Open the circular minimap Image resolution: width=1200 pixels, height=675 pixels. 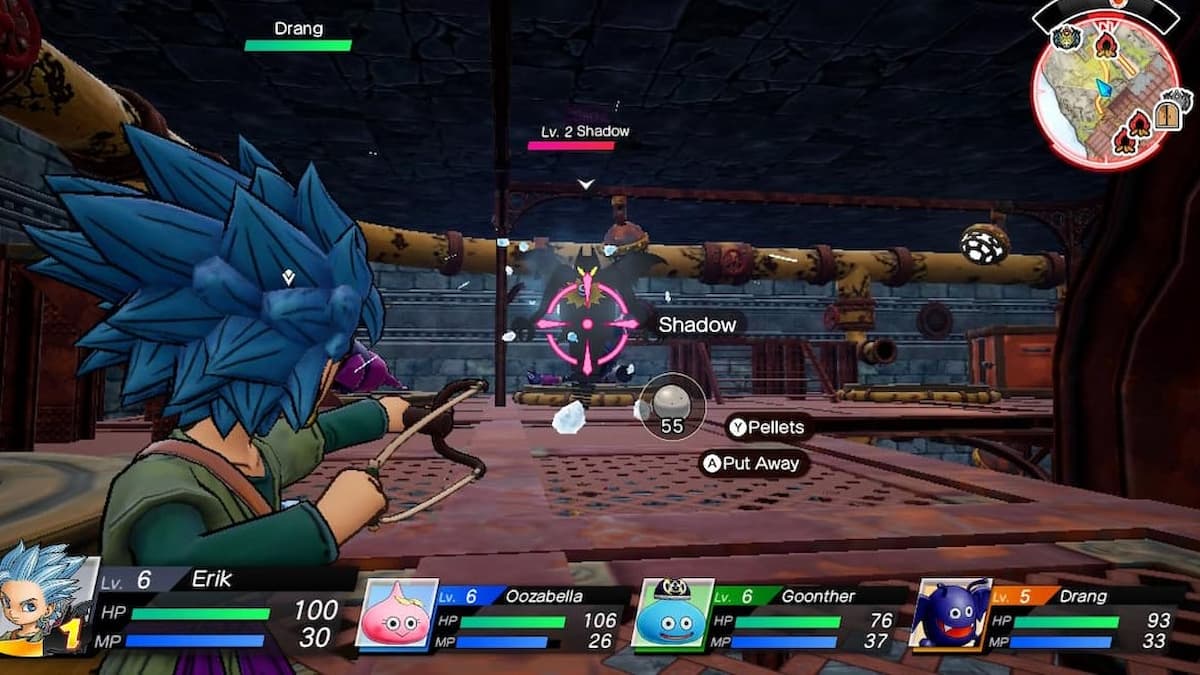click(x=1105, y=92)
